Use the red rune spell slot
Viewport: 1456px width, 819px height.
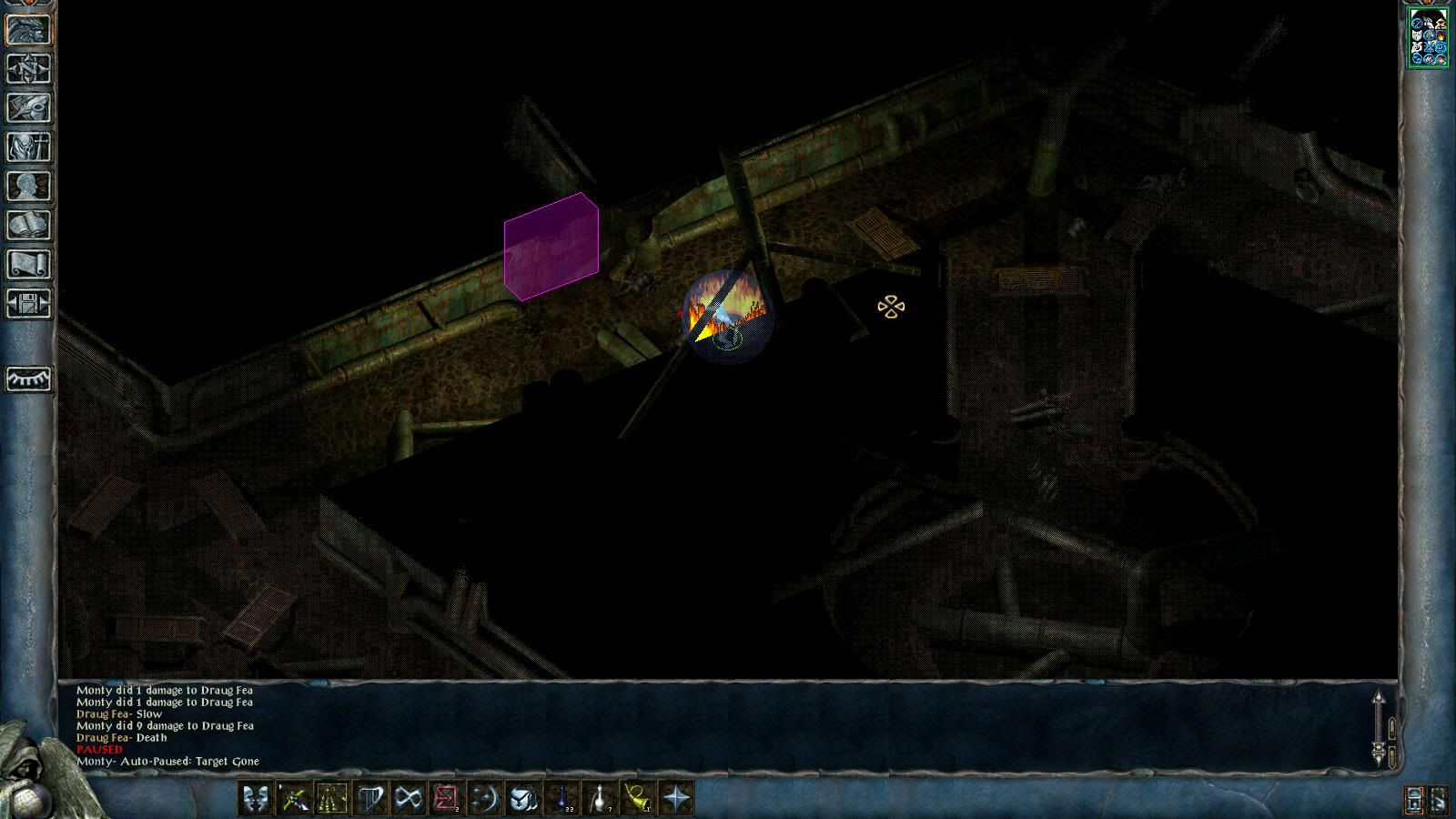coord(446,799)
